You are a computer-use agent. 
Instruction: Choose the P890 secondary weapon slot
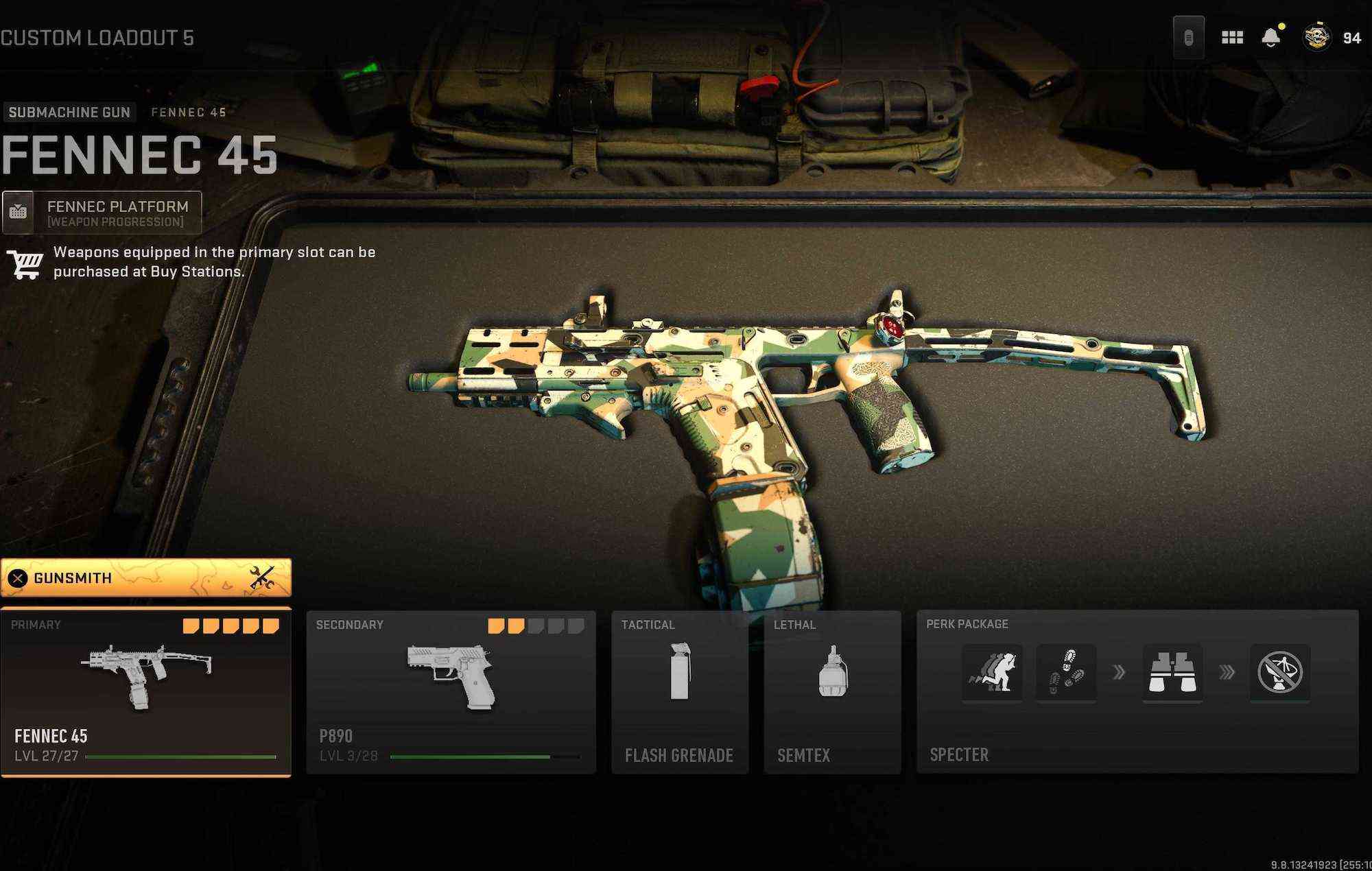pos(451,691)
